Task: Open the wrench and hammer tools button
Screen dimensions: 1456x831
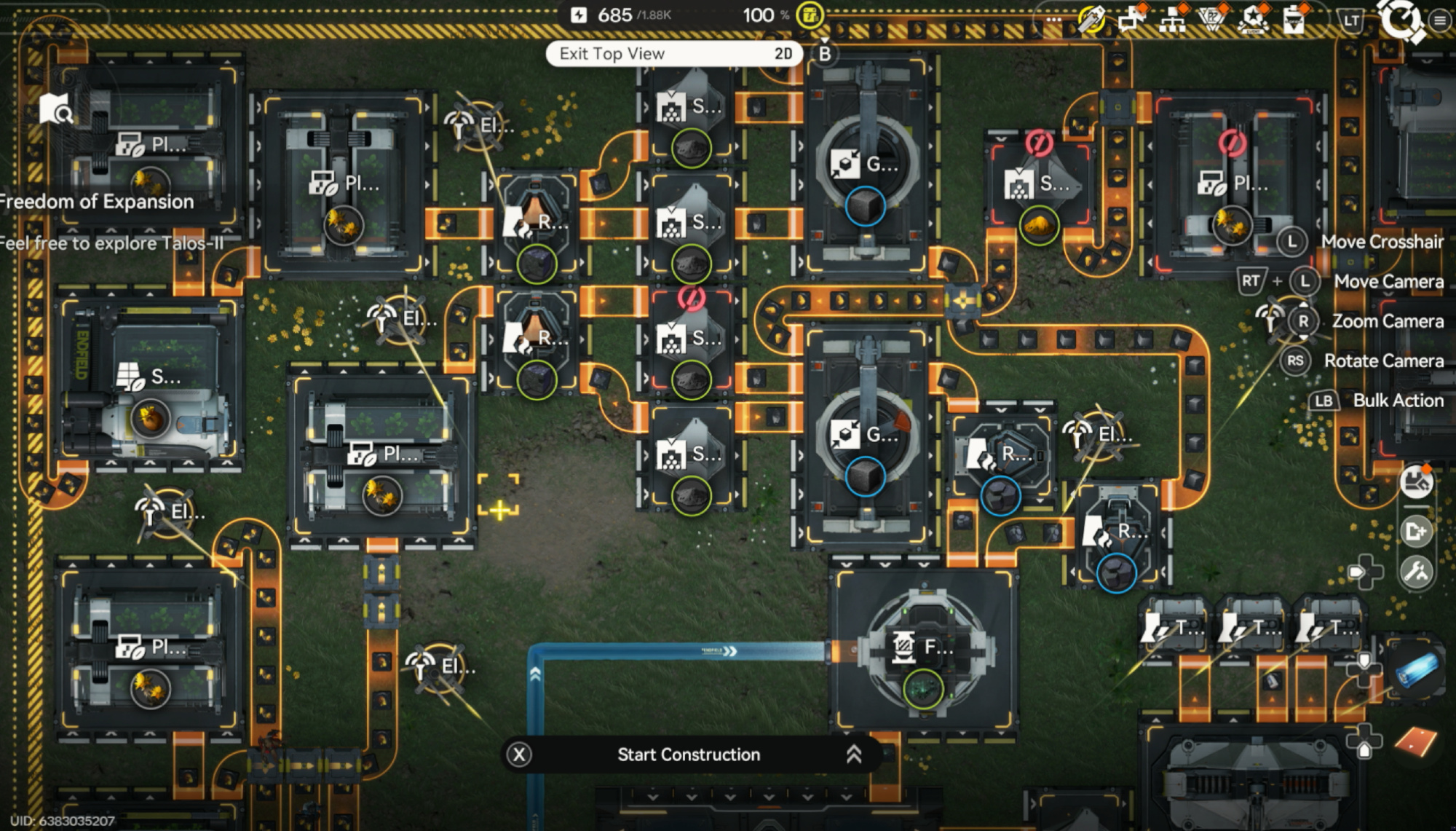Action: click(x=1416, y=572)
